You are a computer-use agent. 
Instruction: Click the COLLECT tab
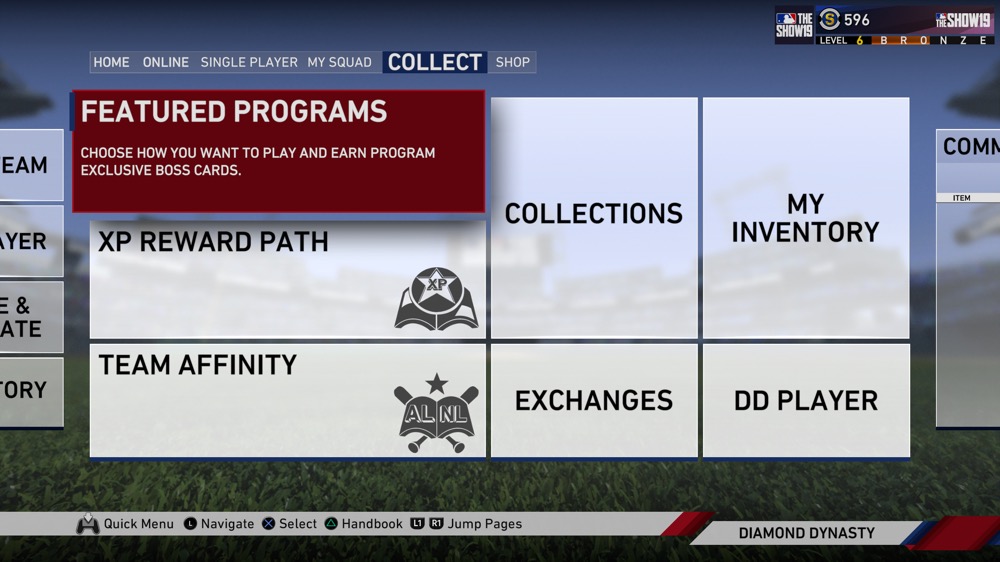pyautogui.click(x=435, y=62)
